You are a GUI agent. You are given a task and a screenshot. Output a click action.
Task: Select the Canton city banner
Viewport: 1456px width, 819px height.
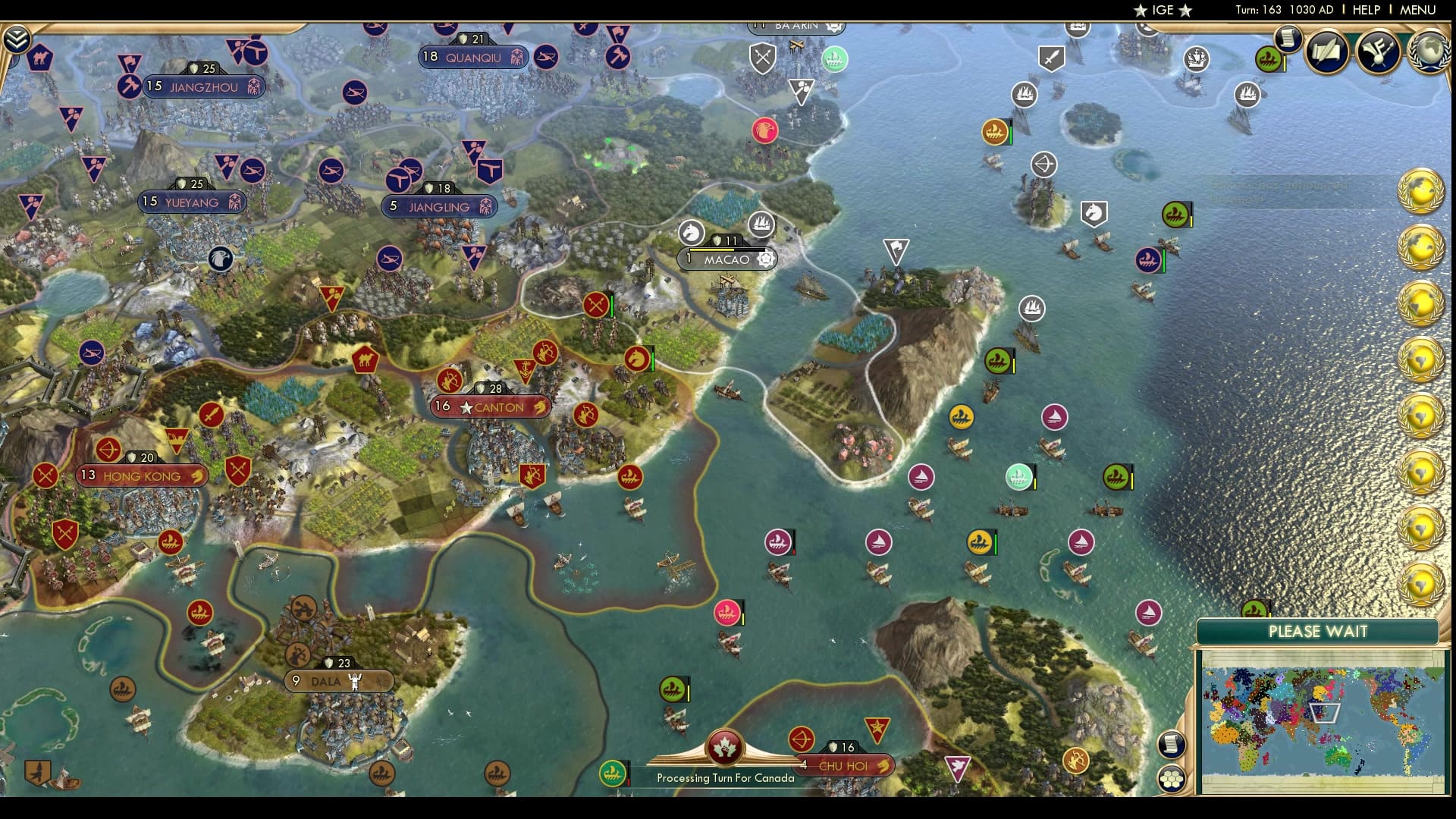(491, 407)
